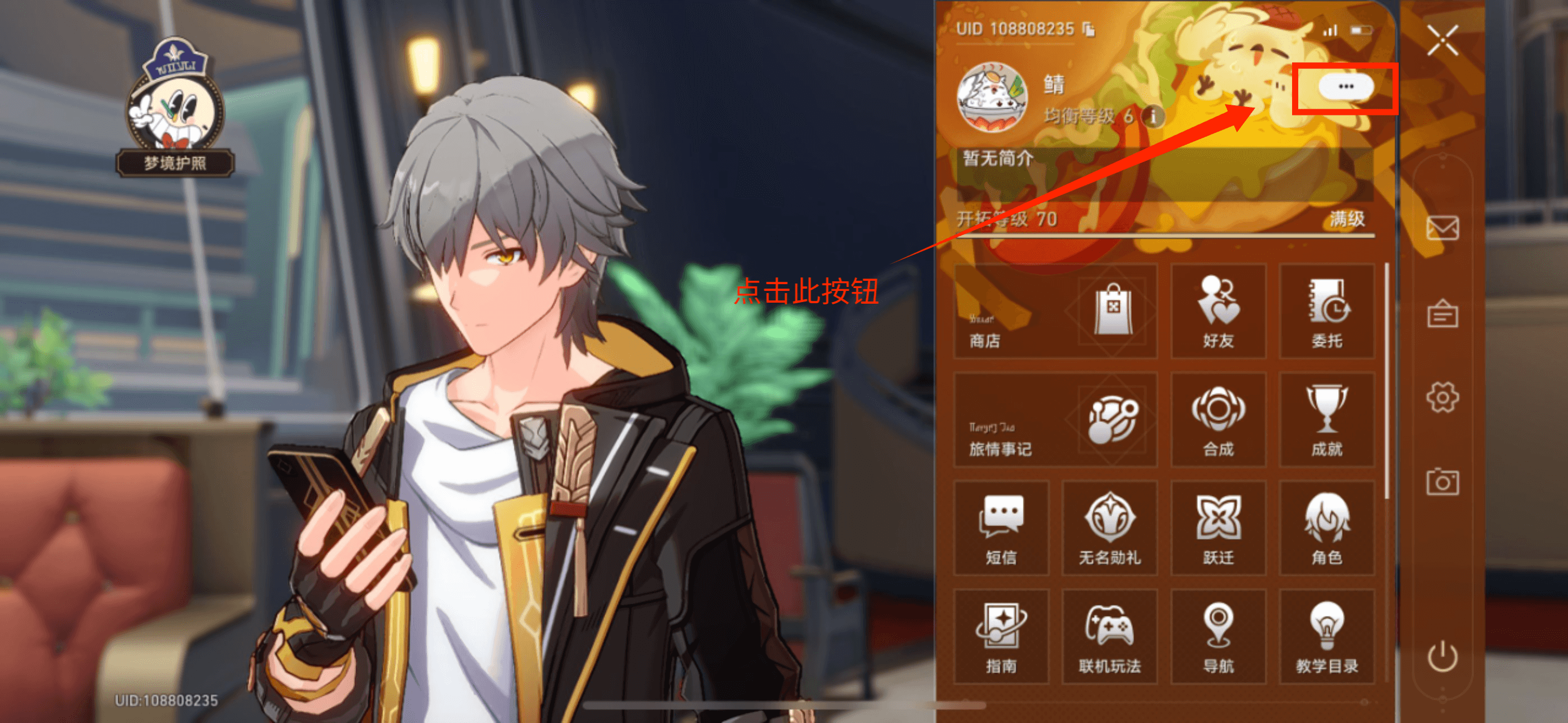The height and width of the screenshot is (723, 1568).
Task: View 成就 achievements
Action: (x=1326, y=420)
